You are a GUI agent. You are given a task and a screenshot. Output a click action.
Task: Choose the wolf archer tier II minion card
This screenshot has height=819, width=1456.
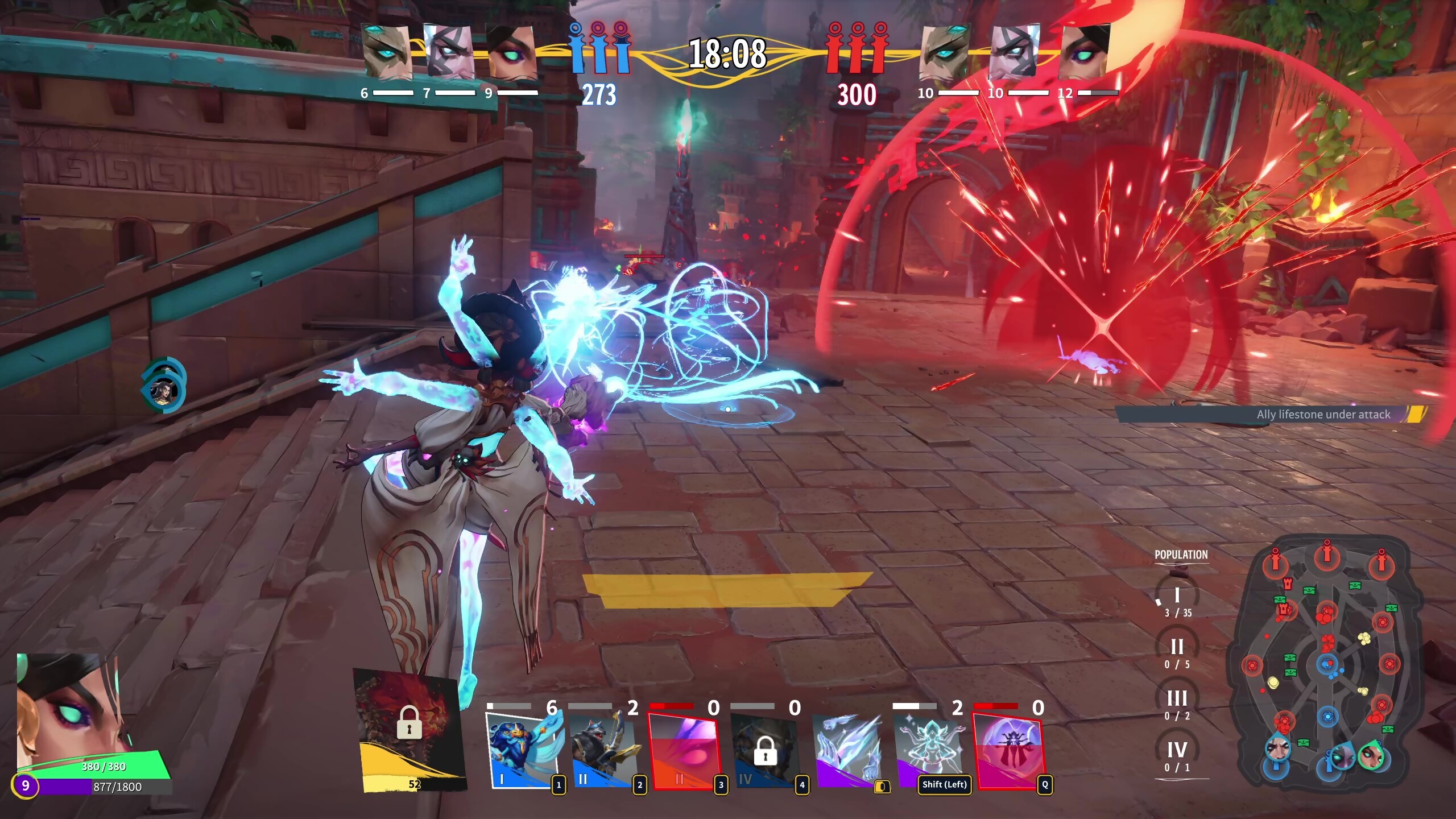click(x=602, y=750)
